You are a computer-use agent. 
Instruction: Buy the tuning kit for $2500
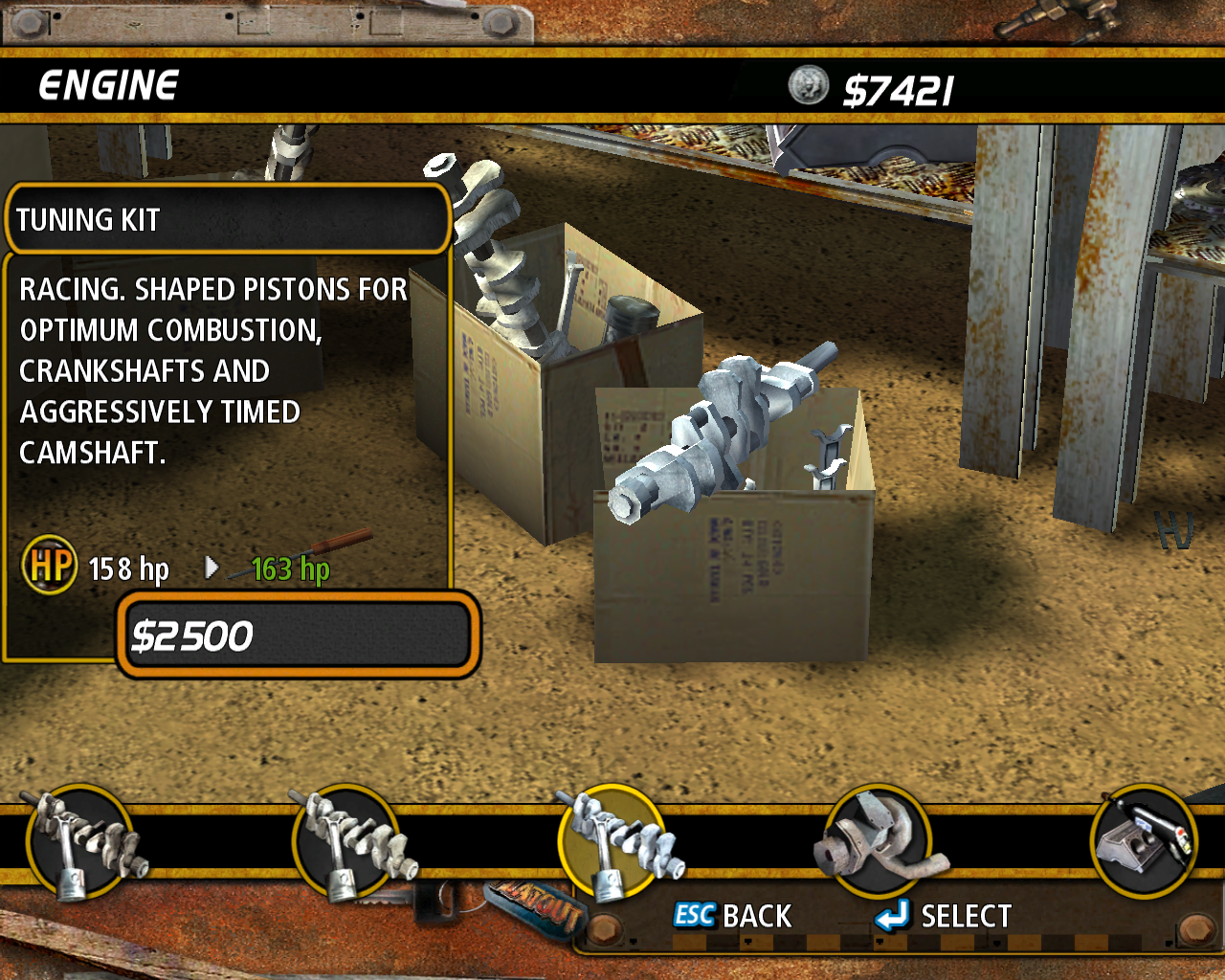coord(299,635)
